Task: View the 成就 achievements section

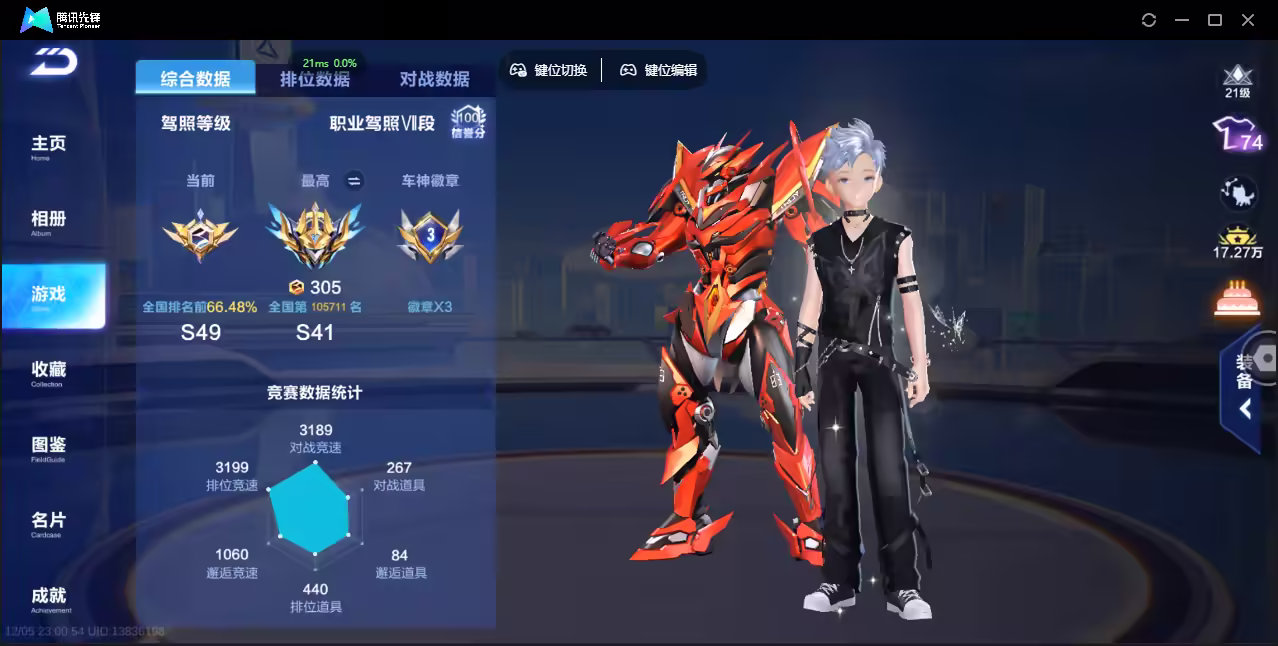Action: [48, 597]
